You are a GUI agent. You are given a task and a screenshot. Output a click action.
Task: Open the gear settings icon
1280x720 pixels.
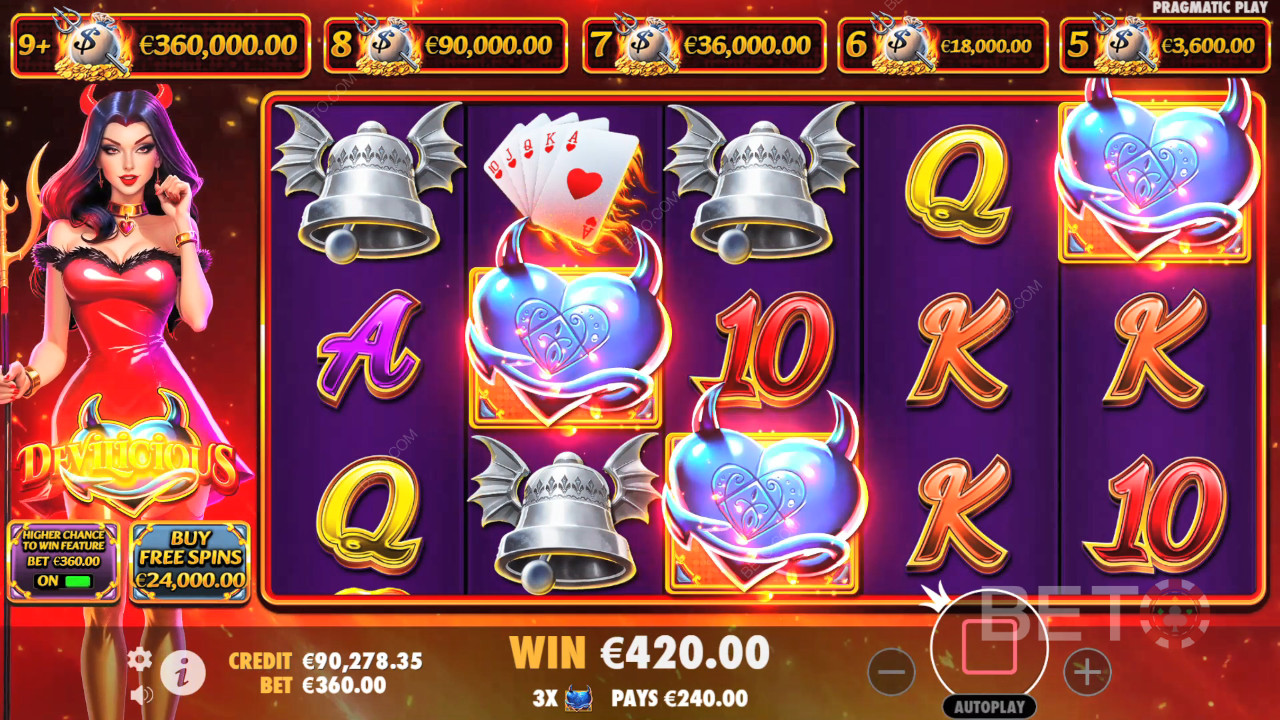pos(139,658)
